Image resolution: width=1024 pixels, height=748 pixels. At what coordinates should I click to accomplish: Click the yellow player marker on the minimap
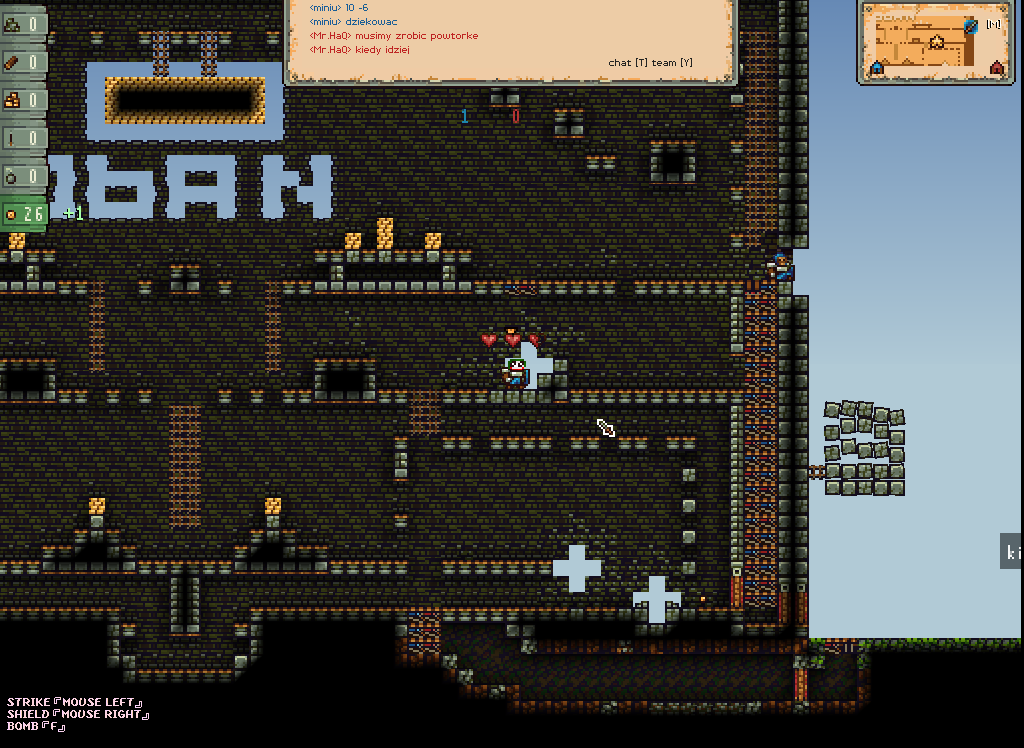[x=937, y=42]
